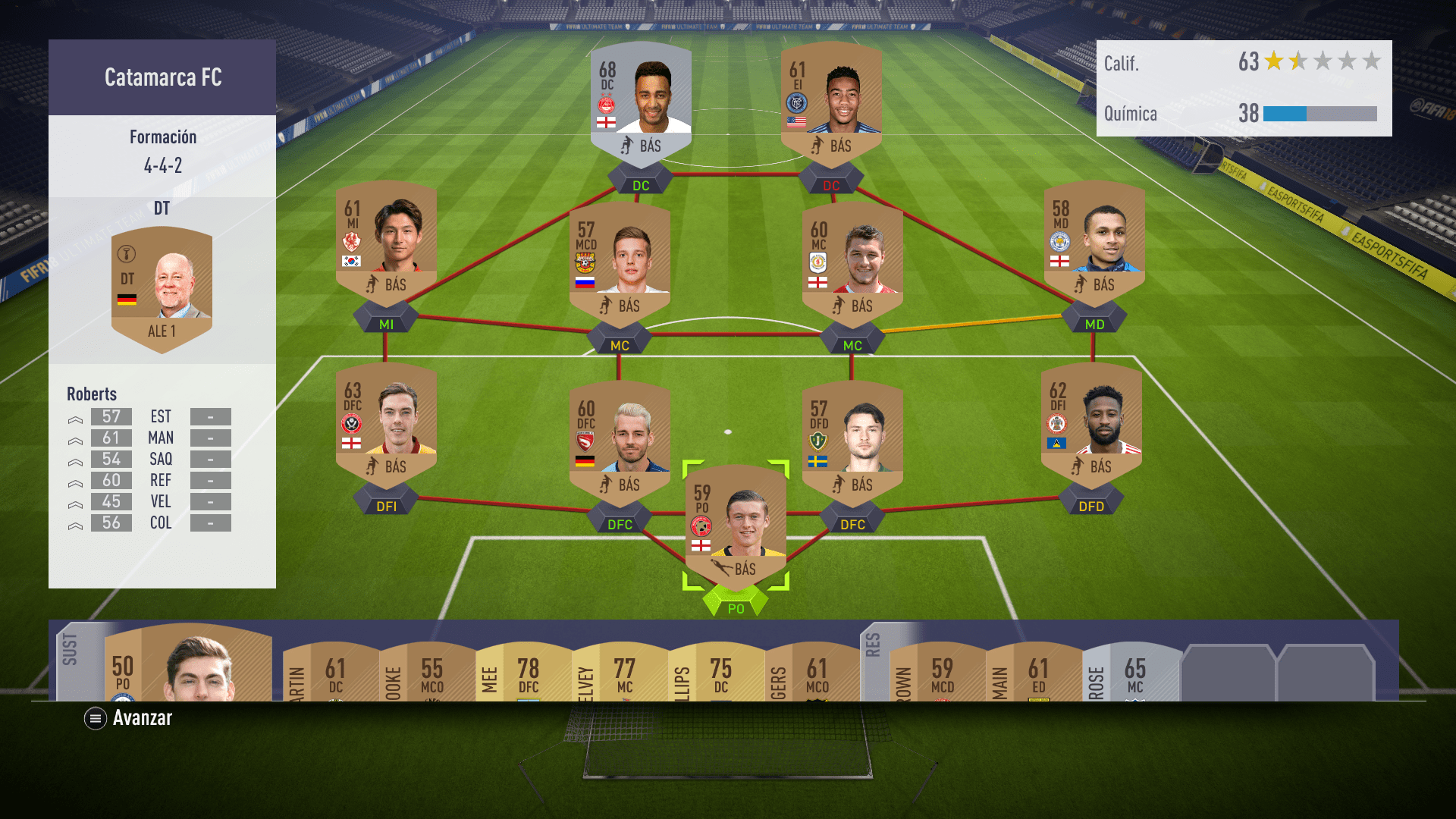Click the Química chemistry bar
The image size is (1456, 819).
click(1319, 115)
